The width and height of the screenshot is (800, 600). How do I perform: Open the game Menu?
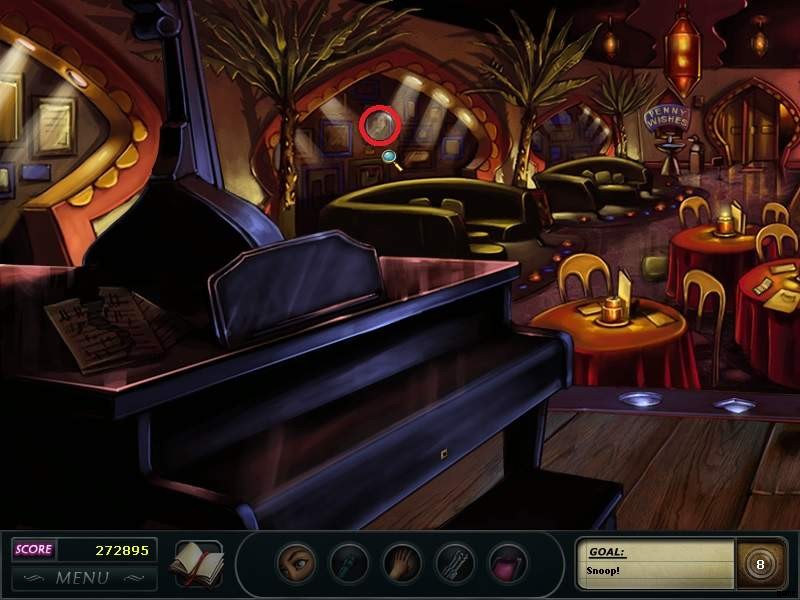[x=83, y=577]
